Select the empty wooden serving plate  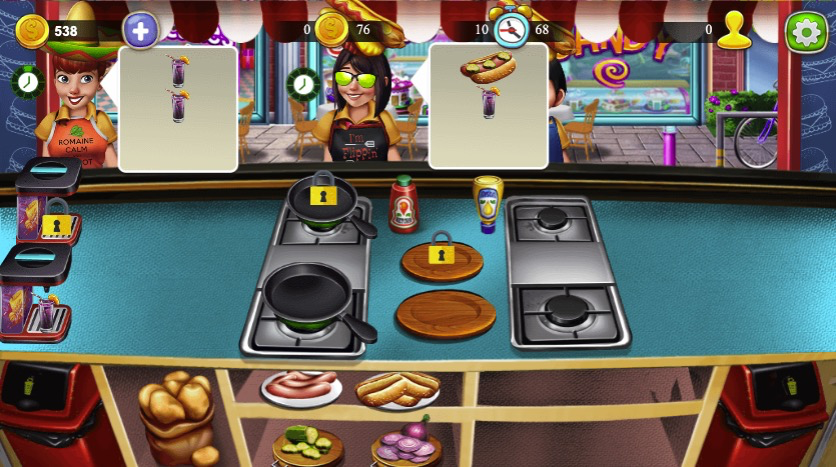tap(446, 313)
